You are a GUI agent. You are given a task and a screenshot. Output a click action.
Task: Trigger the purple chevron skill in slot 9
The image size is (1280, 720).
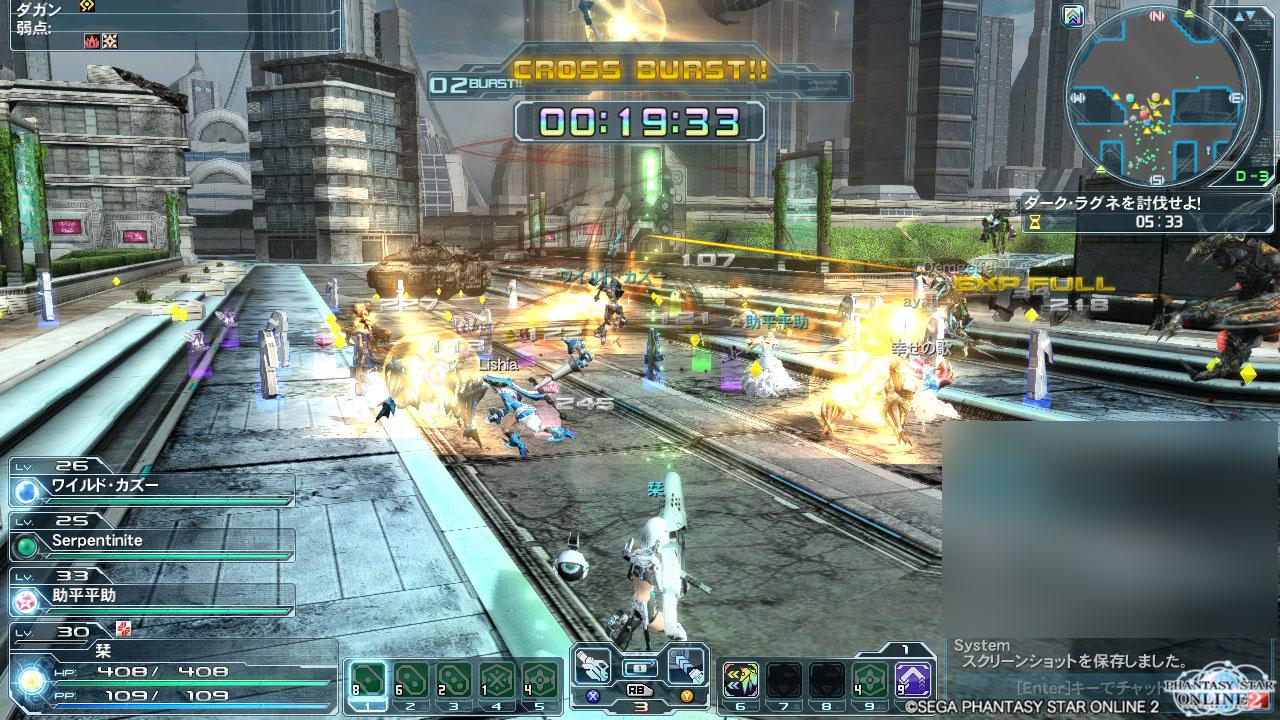pos(912,681)
